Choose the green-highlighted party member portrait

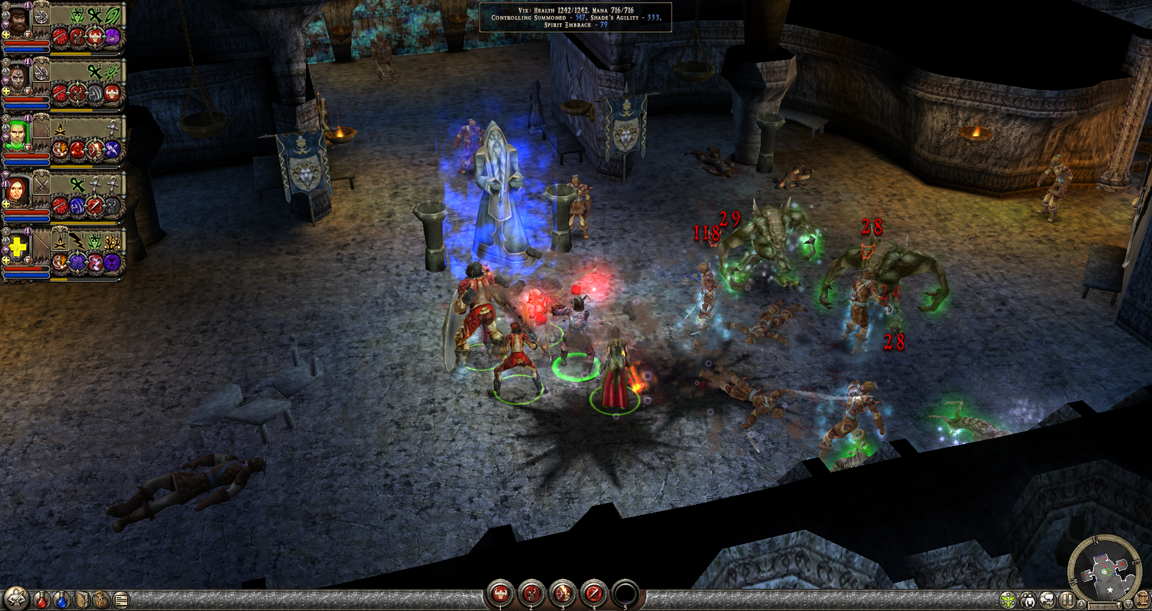[x=17, y=133]
